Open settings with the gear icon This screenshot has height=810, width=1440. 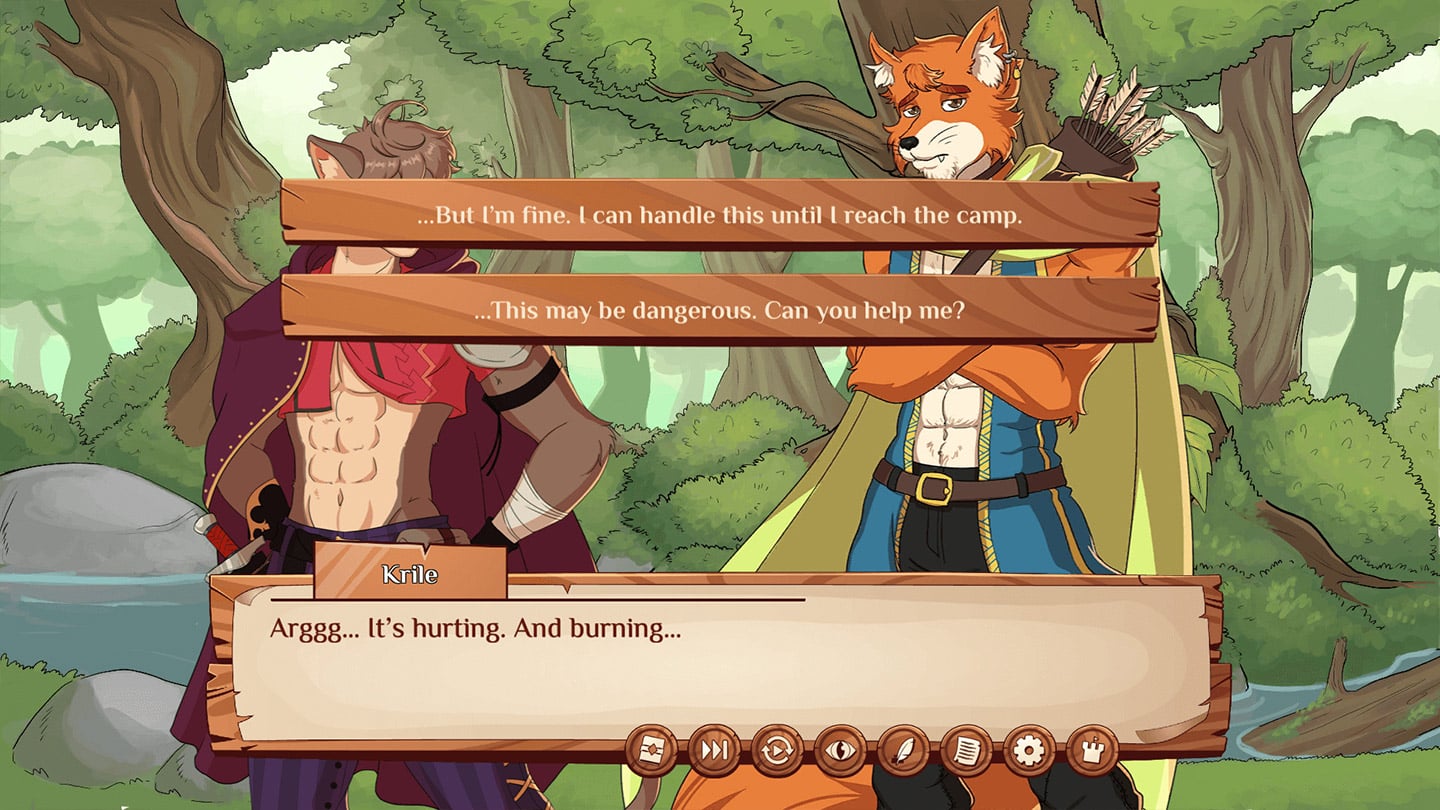(x=1029, y=751)
